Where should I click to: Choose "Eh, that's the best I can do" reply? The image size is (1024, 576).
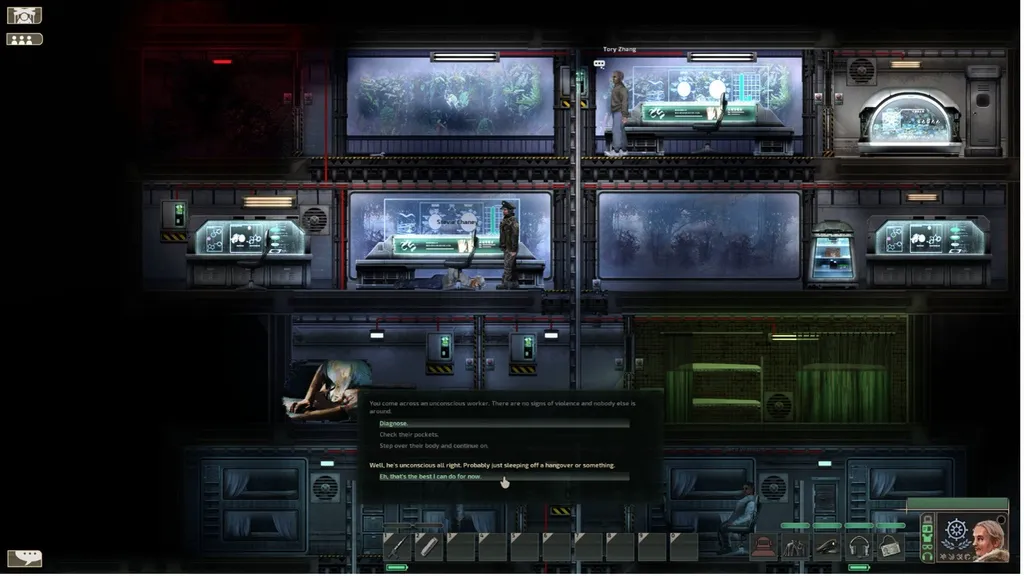pos(430,476)
